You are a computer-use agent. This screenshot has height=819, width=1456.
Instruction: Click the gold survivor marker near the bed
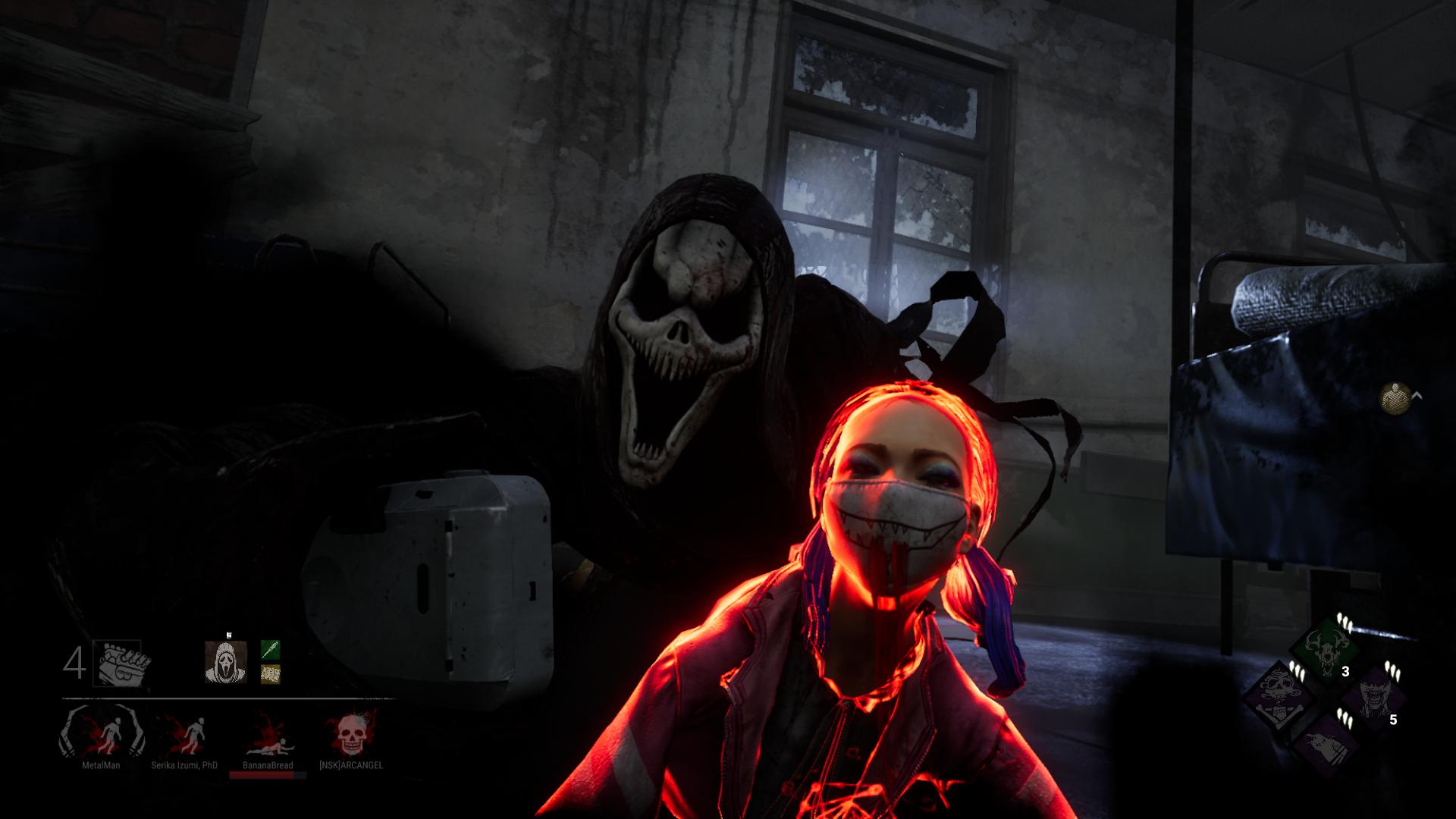1396,397
